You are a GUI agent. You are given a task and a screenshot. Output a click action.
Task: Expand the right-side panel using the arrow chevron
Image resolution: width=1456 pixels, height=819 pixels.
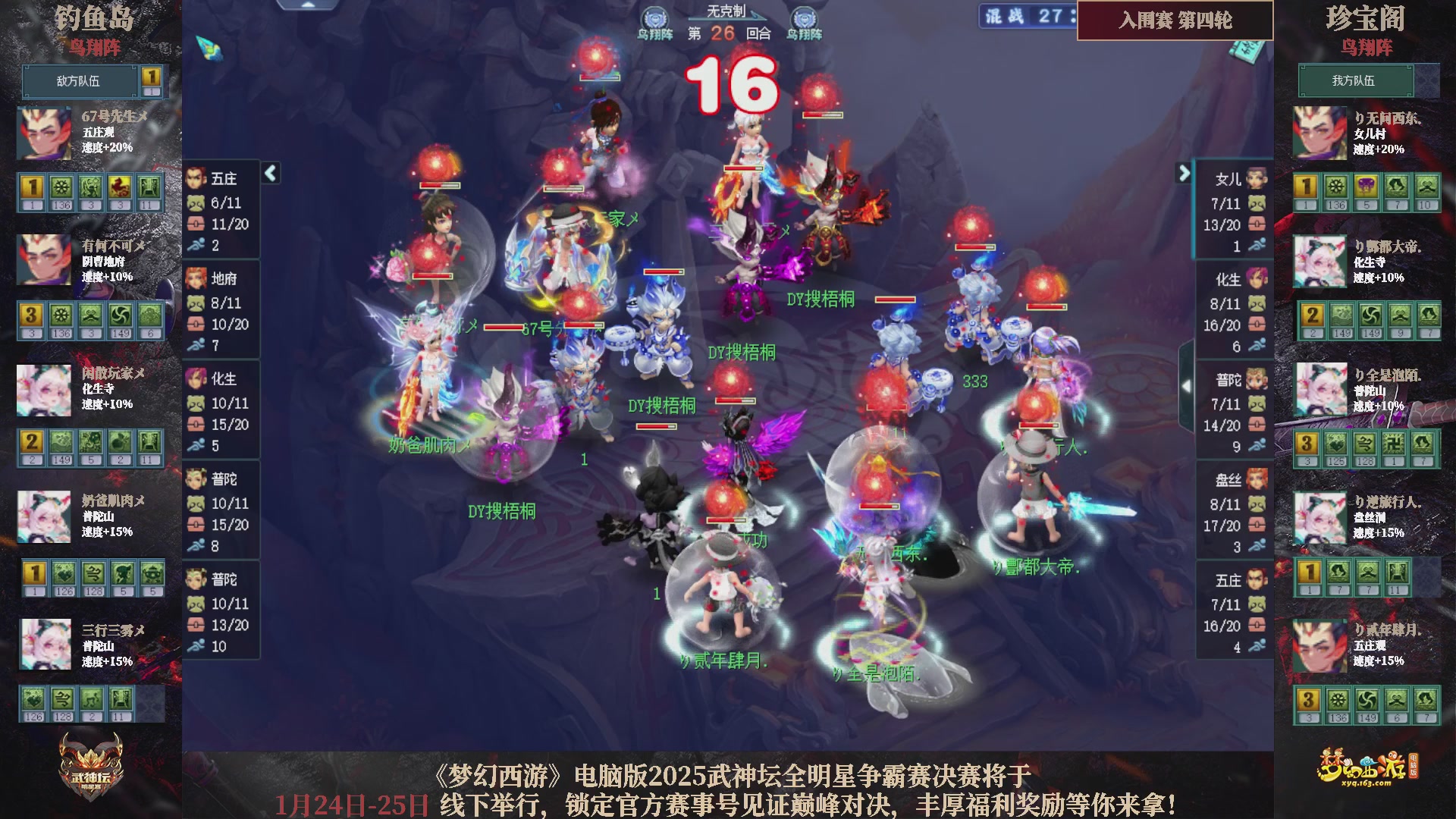point(1183,173)
